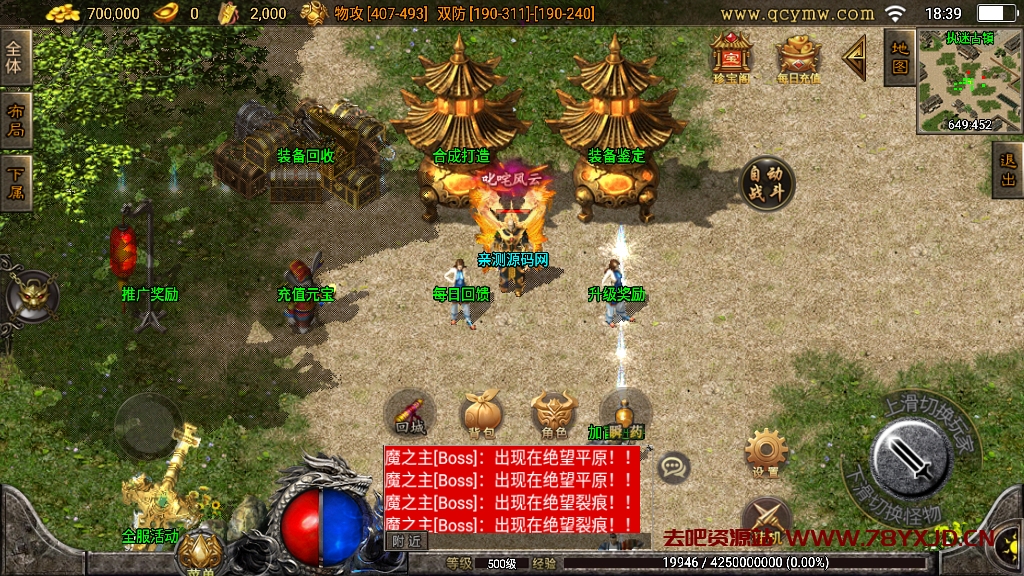Screen dimensions: 1024x576
Task: Open the 每日充值 daily recharge icon
Action: 798,55
